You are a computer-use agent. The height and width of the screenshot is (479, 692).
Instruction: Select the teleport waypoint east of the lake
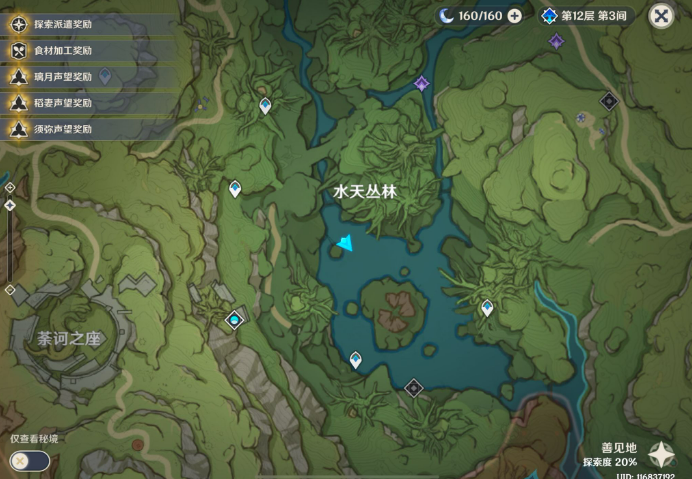coord(487,308)
